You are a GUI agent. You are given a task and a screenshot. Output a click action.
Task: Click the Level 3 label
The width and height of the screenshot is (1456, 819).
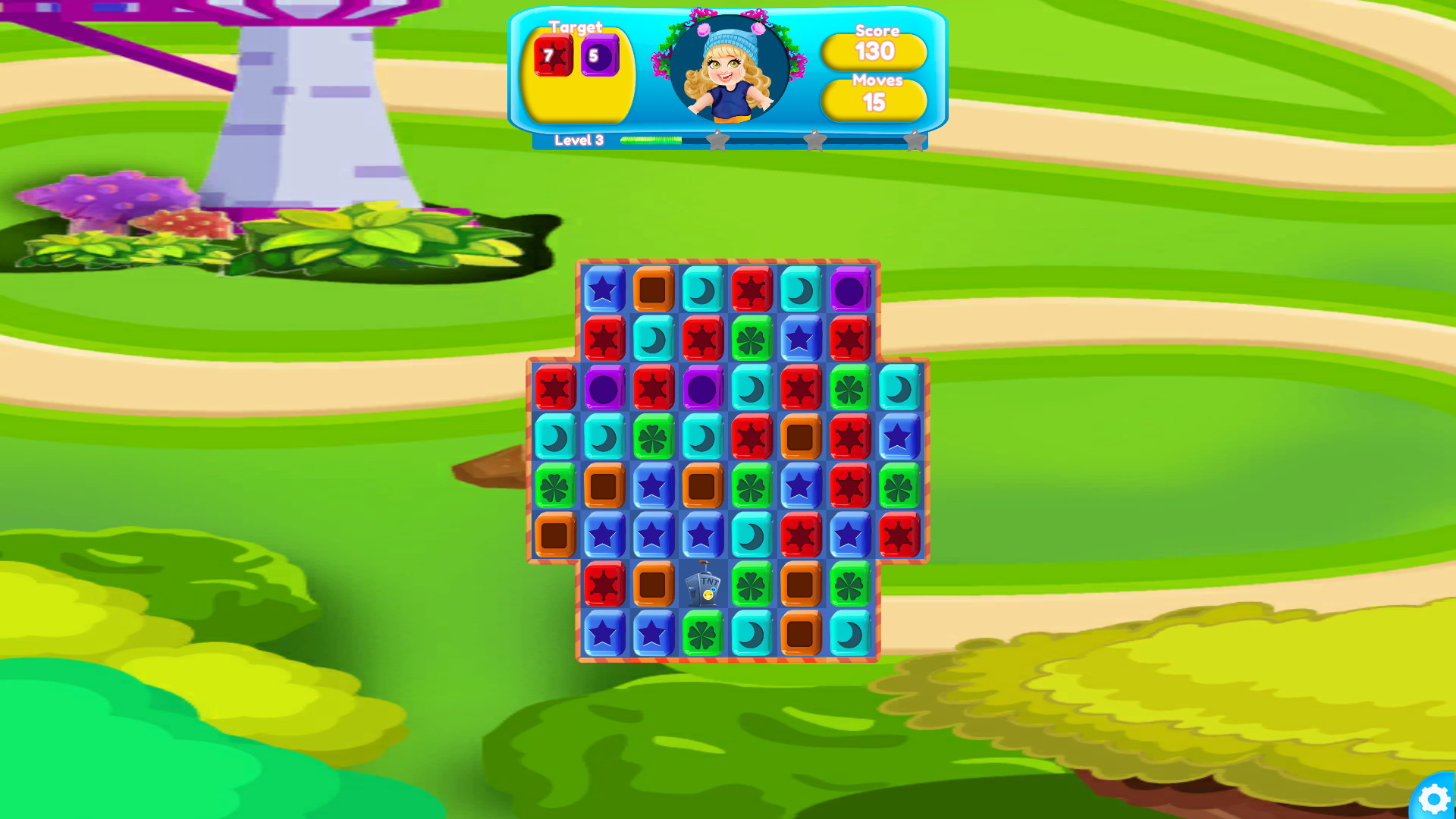[578, 140]
